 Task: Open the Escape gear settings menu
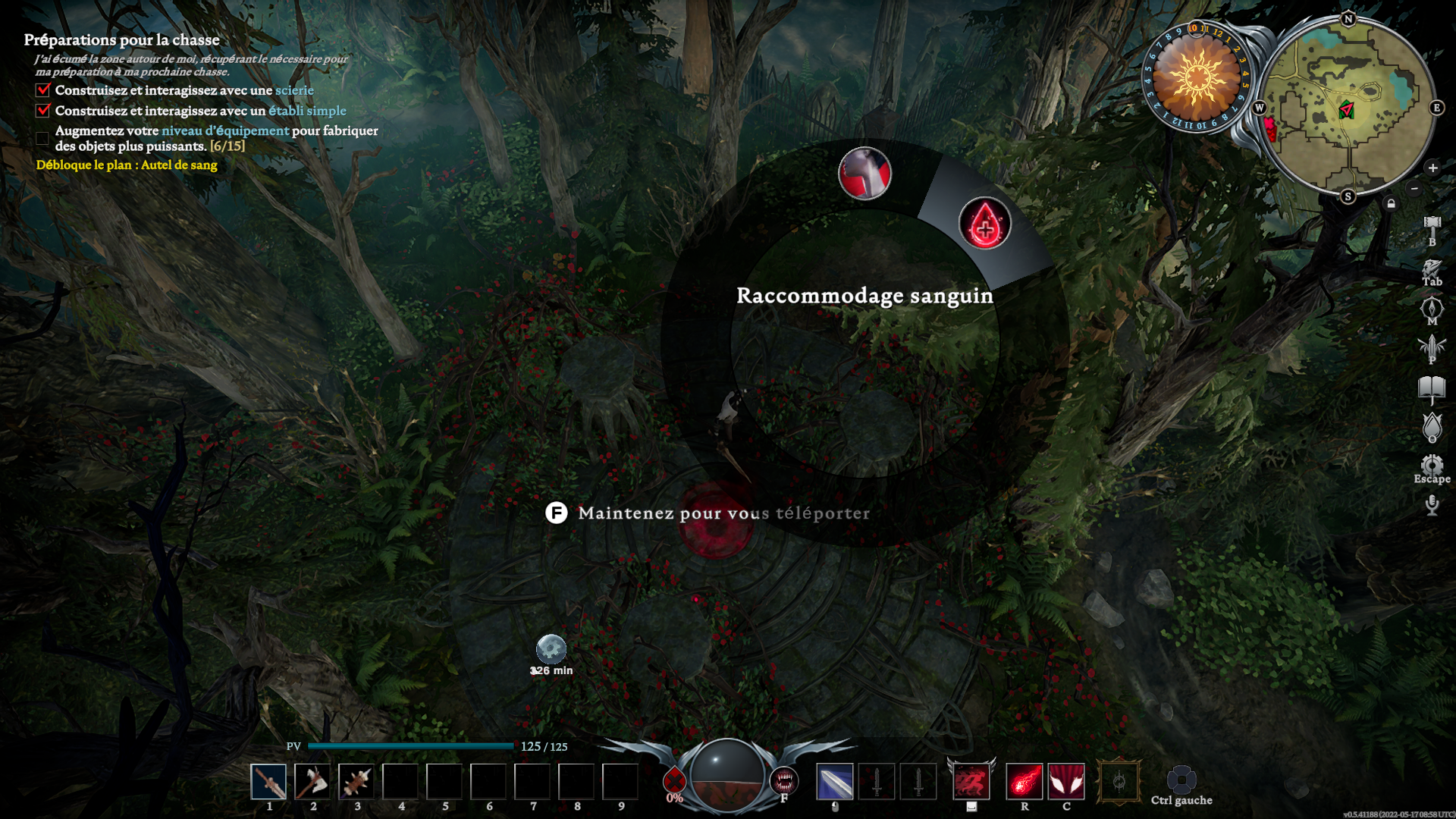click(1432, 465)
